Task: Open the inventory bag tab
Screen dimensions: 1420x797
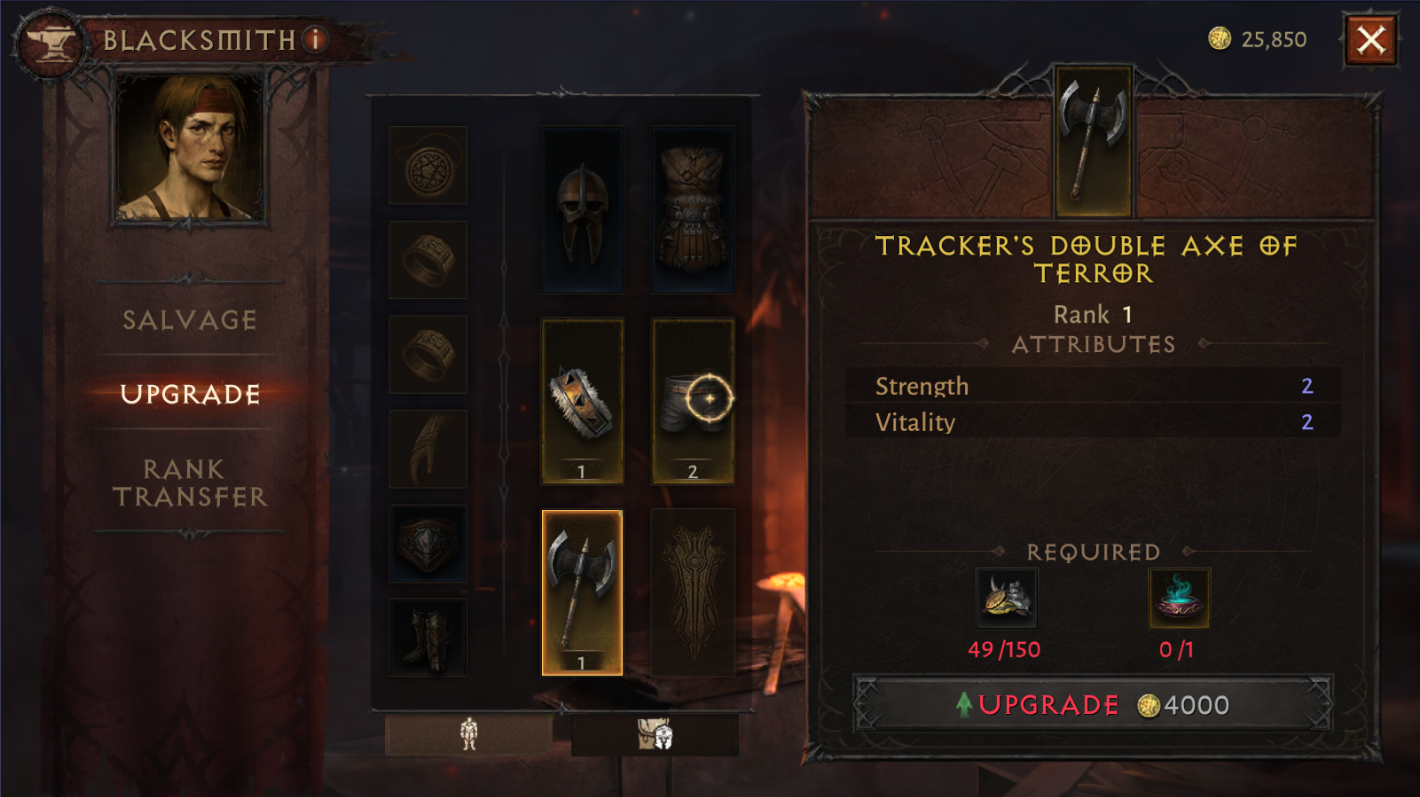Action: pyautogui.click(x=655, y=735)
